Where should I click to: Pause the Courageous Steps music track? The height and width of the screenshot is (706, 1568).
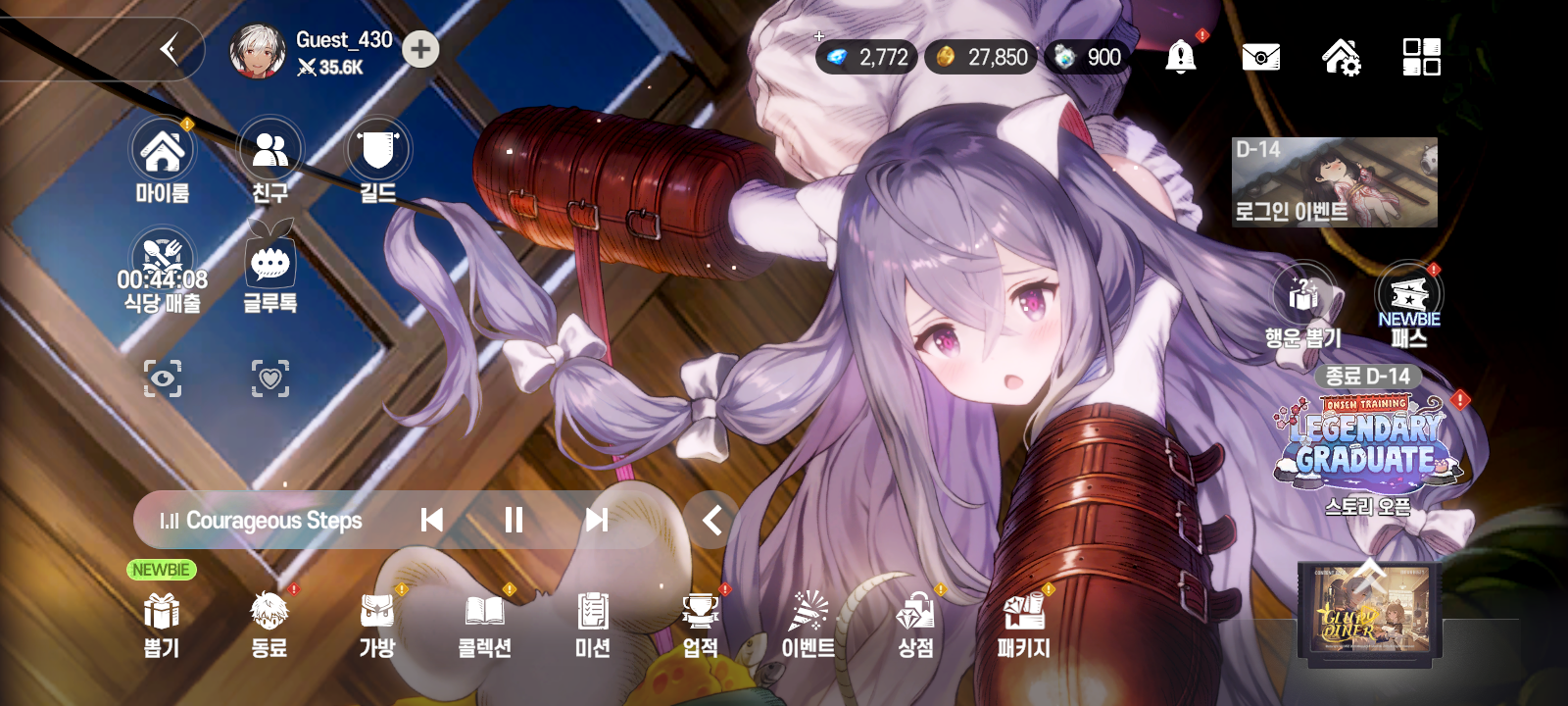(x=514, y=520)
